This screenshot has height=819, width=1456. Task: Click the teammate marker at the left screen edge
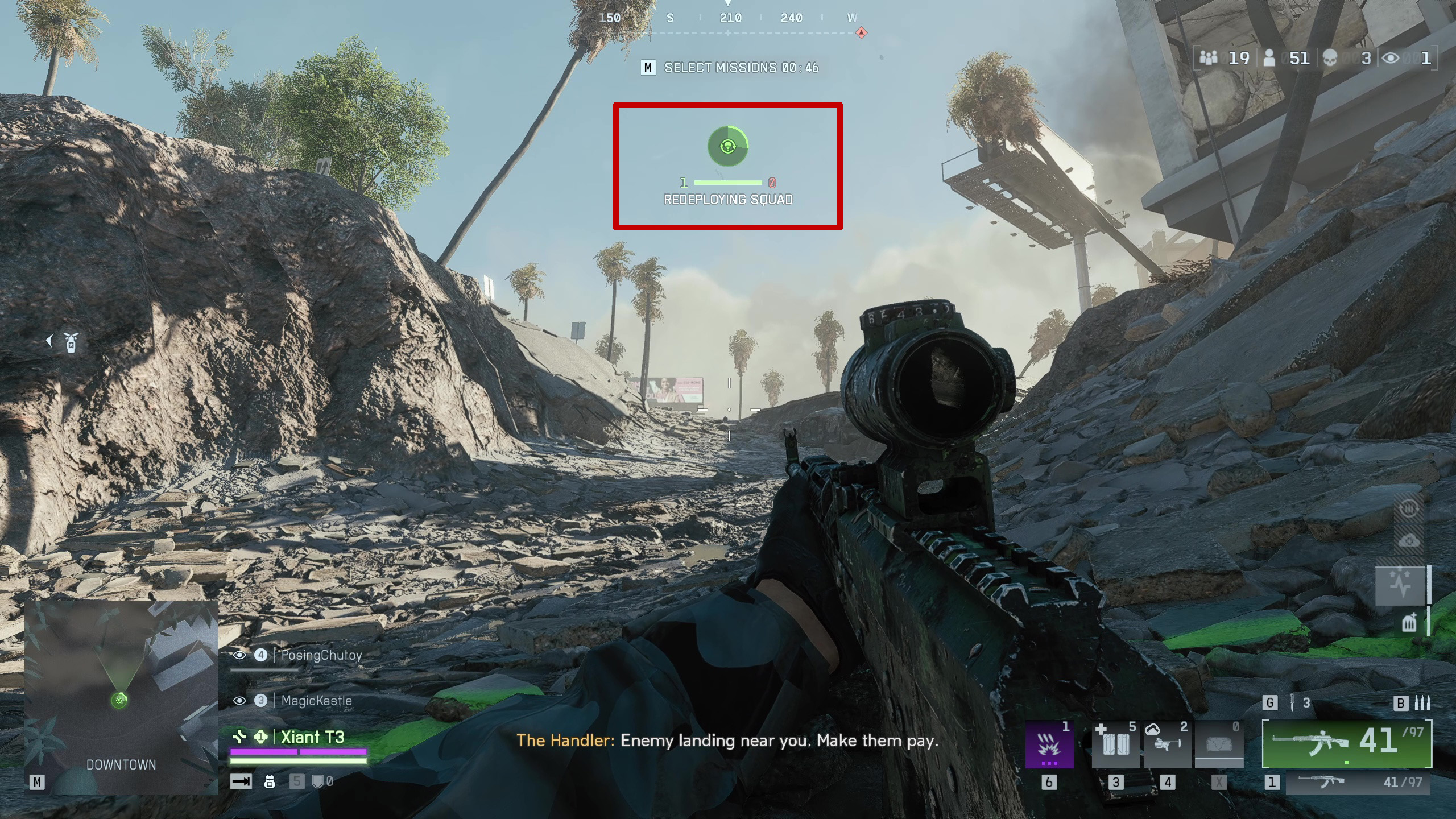70,342
